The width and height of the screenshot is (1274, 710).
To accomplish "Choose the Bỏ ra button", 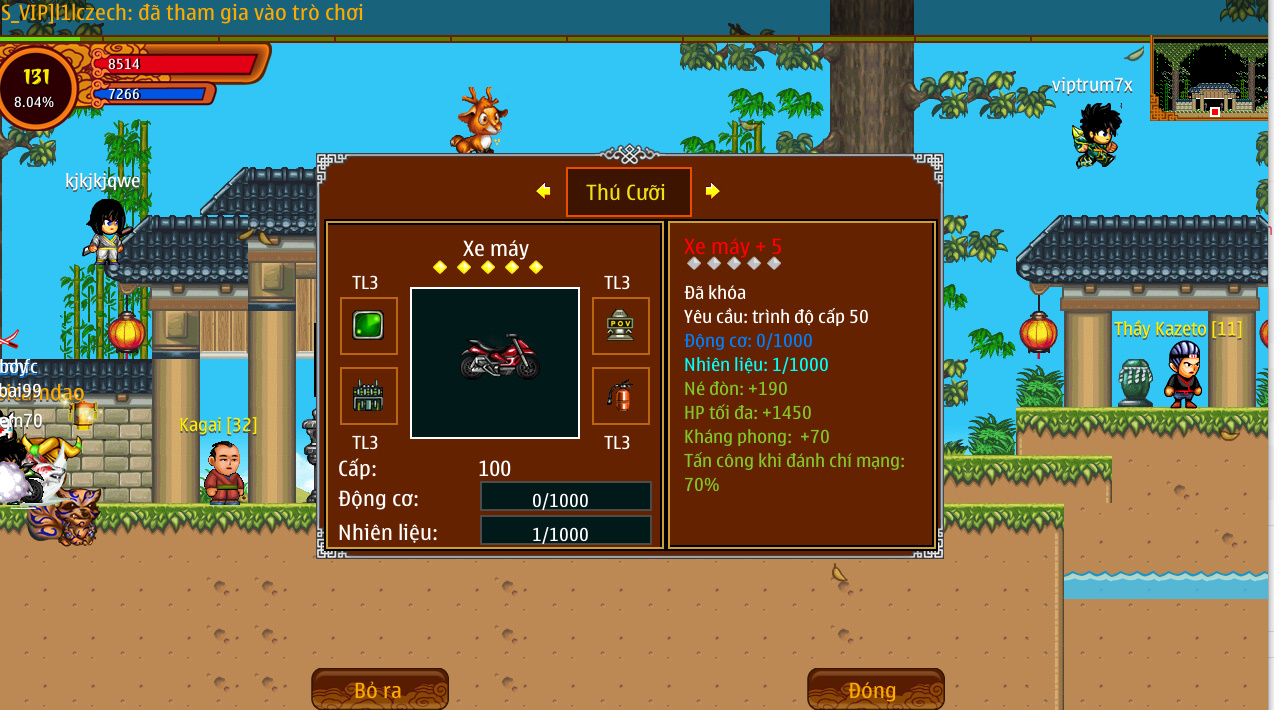I will pyautogui.click(x=379, y=690).
